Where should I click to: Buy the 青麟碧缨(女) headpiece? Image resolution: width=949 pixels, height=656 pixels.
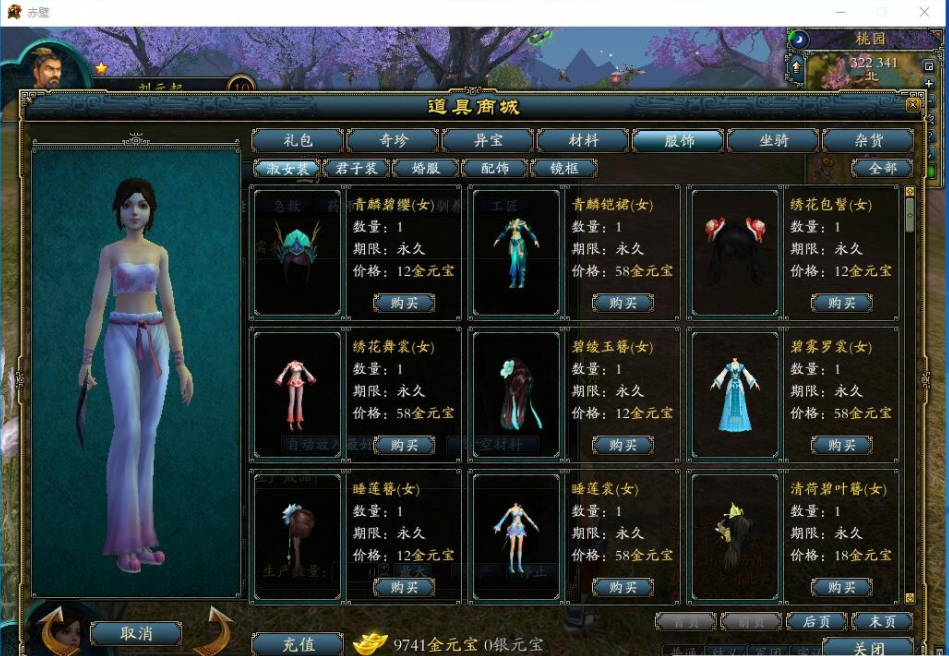(x=404, y=303)
